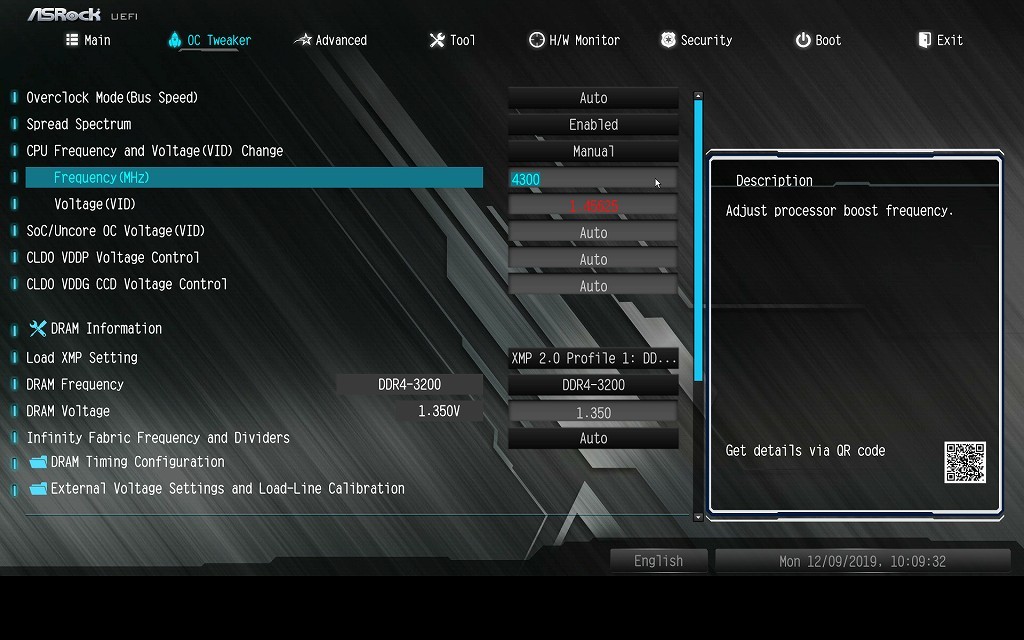Image resolution: width=1024 pixels, height=640 pixels.
Task: Switch to the Main tab
Action: tap(88, 40)
